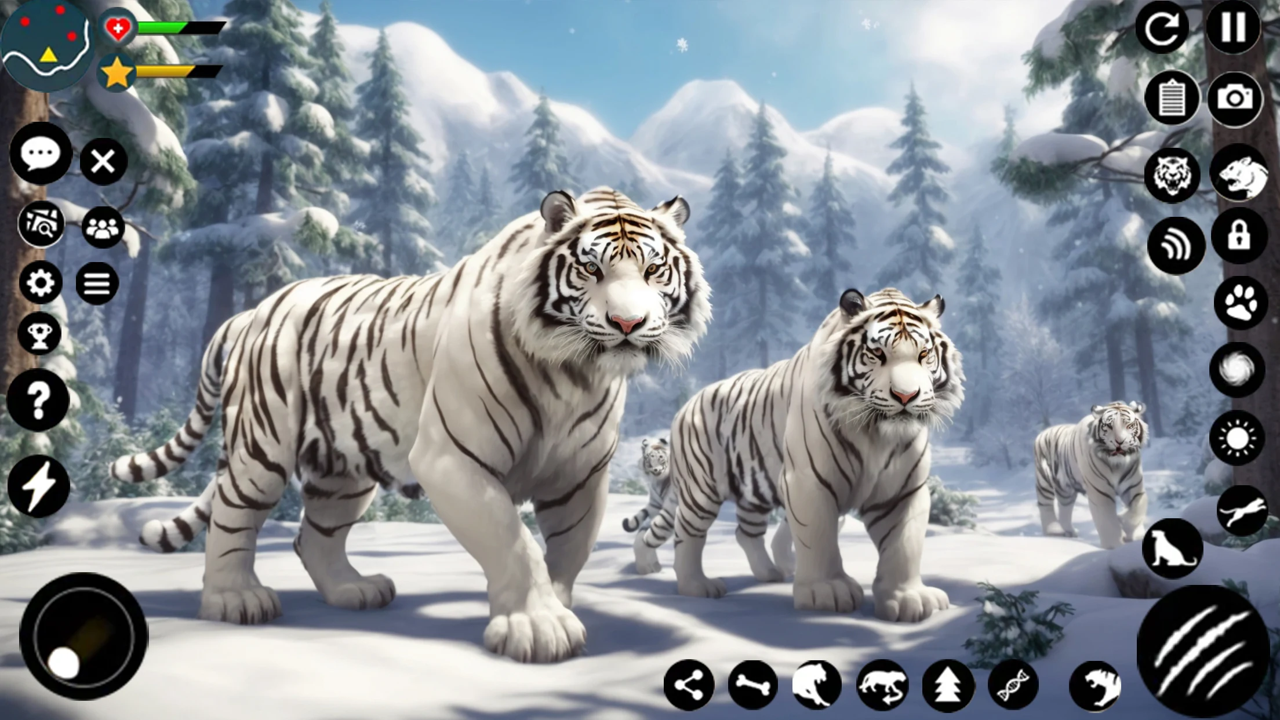Click the bone food icon
The width and height of the screenshot is (1280, 720).
click(752, 684)
